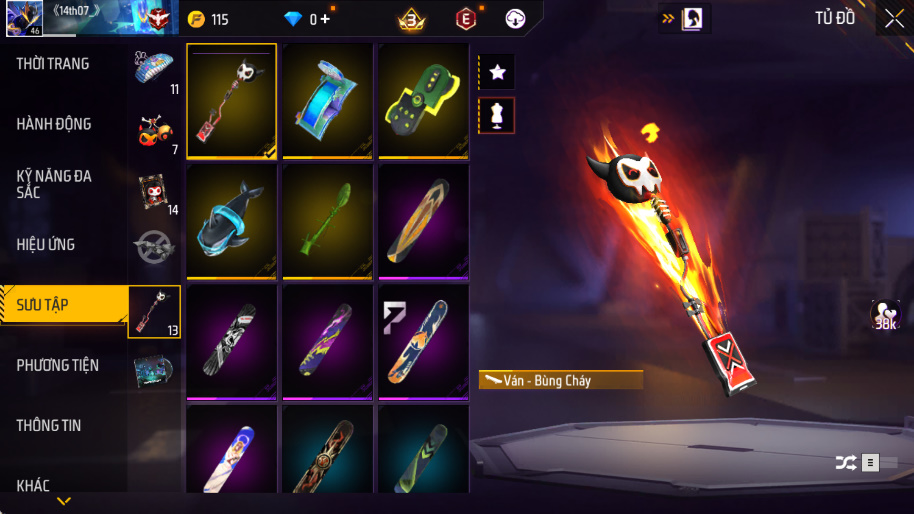
Task: Close the Tủ Đồ wardrobe screen
Action: 893,18
